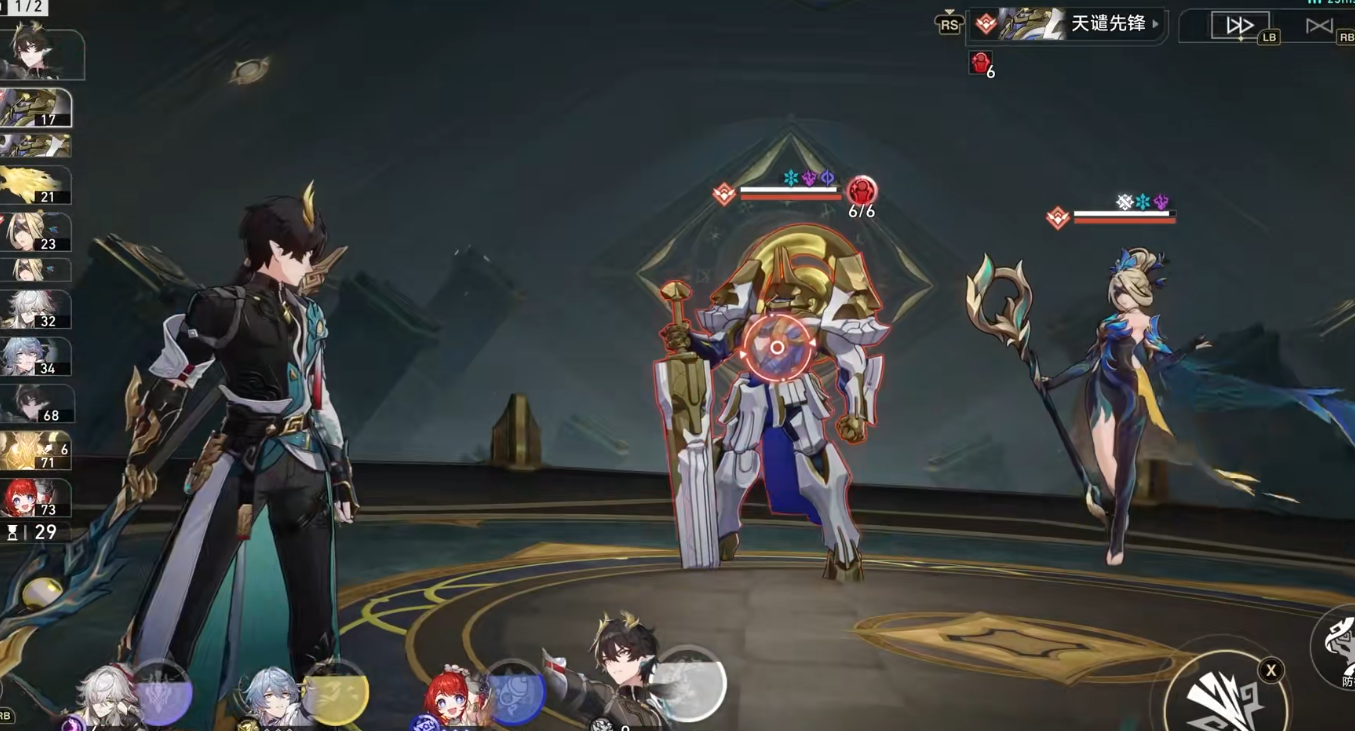Select the blonde enemy turn entry numbered 23
Image resolution: width=1355 pixels, height=731 pixels.
(36, 232)
